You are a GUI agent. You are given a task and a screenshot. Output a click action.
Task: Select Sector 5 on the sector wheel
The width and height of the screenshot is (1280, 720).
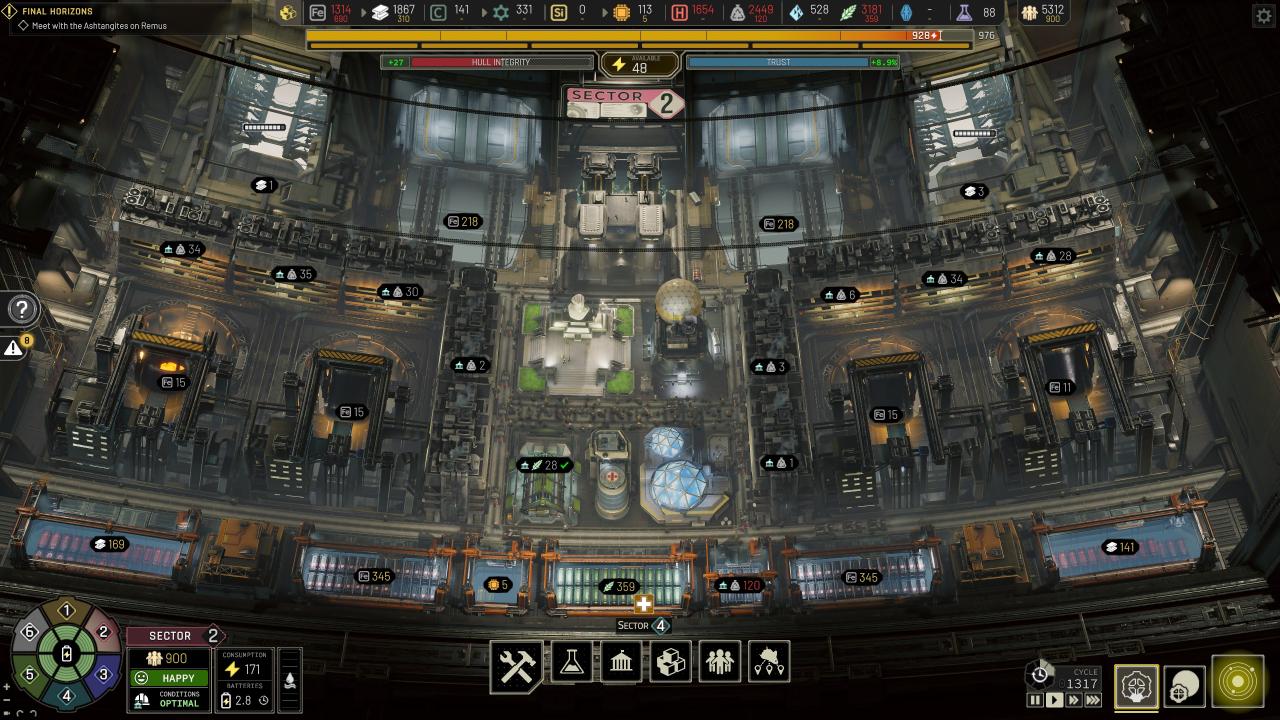(x=30, y=675)
